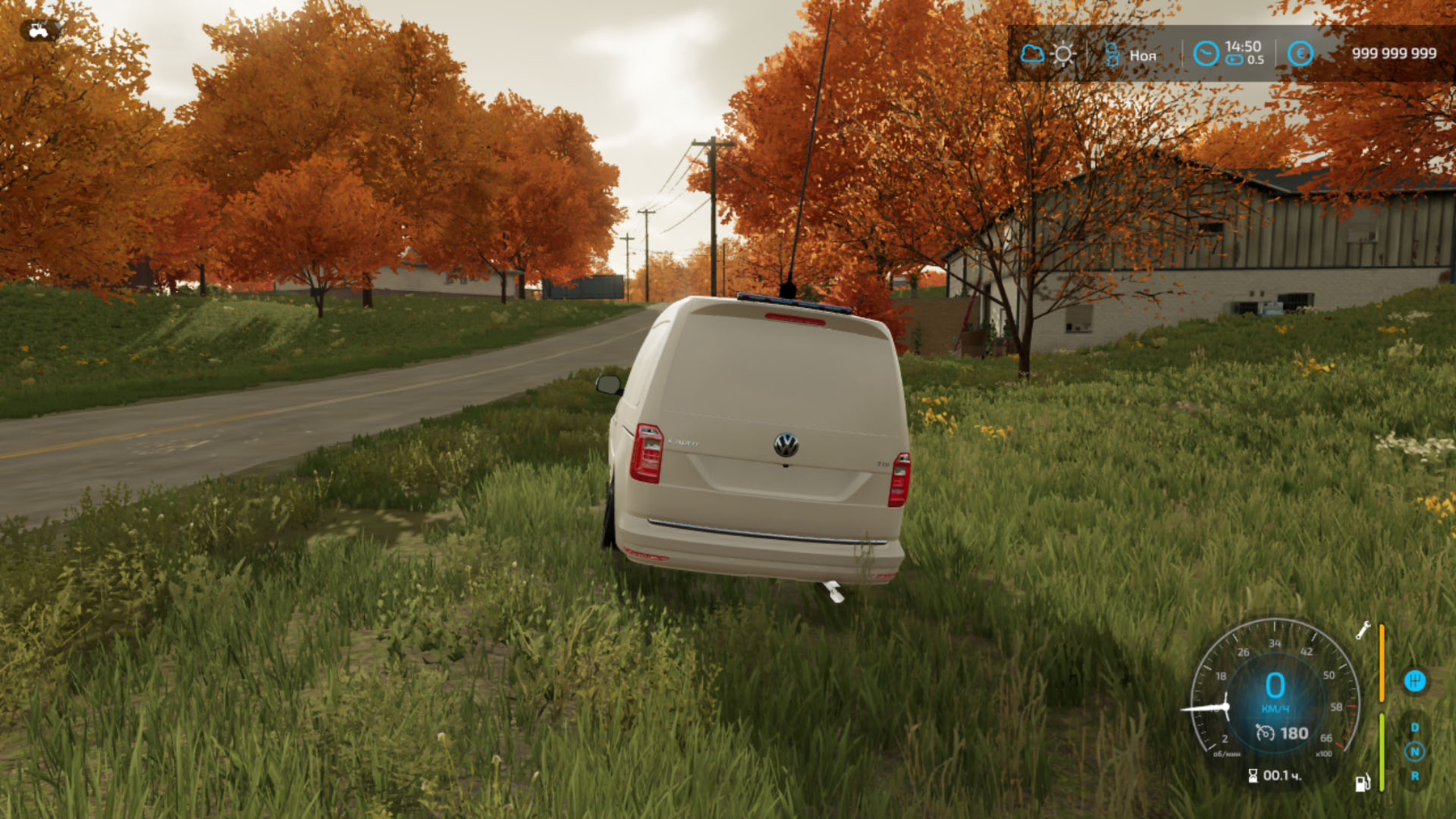
Task: Click the hourglass operating hours icon
Action: [x=1253, y=776]
